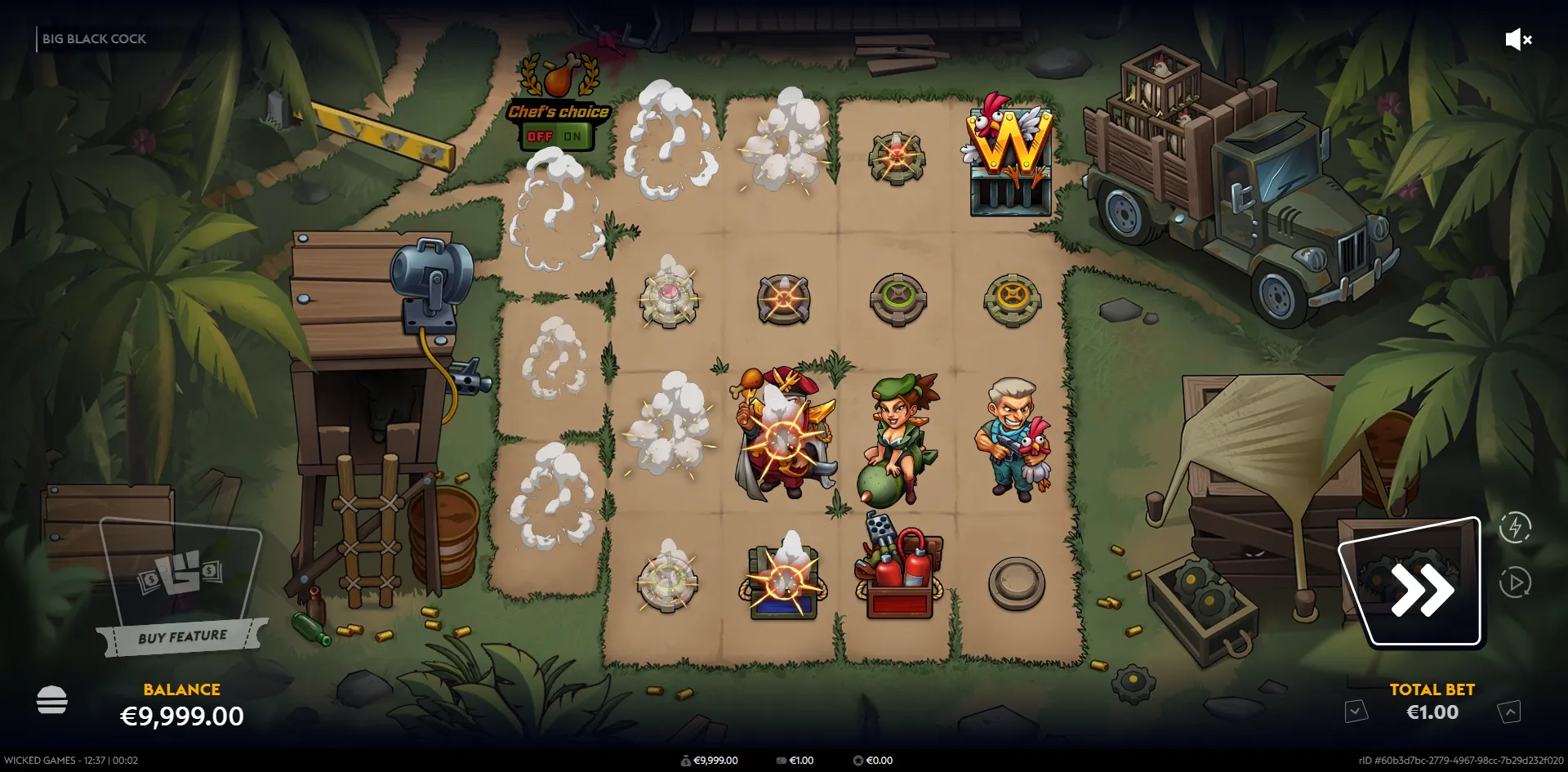
Task: Decrease total bet with down arrow
Action: click(1356, 712)
